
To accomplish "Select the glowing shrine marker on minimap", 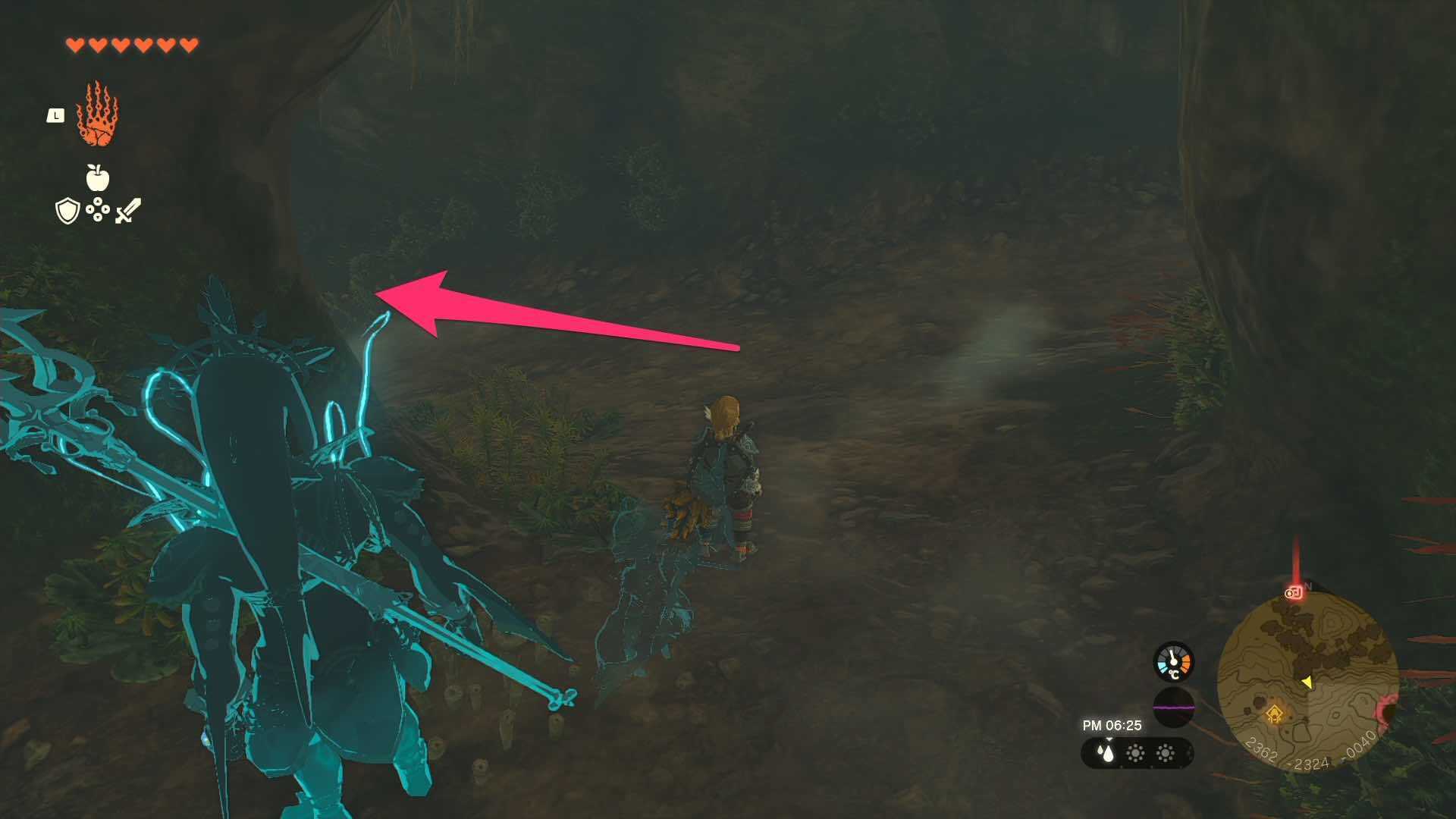I will tap(1276, 714).
